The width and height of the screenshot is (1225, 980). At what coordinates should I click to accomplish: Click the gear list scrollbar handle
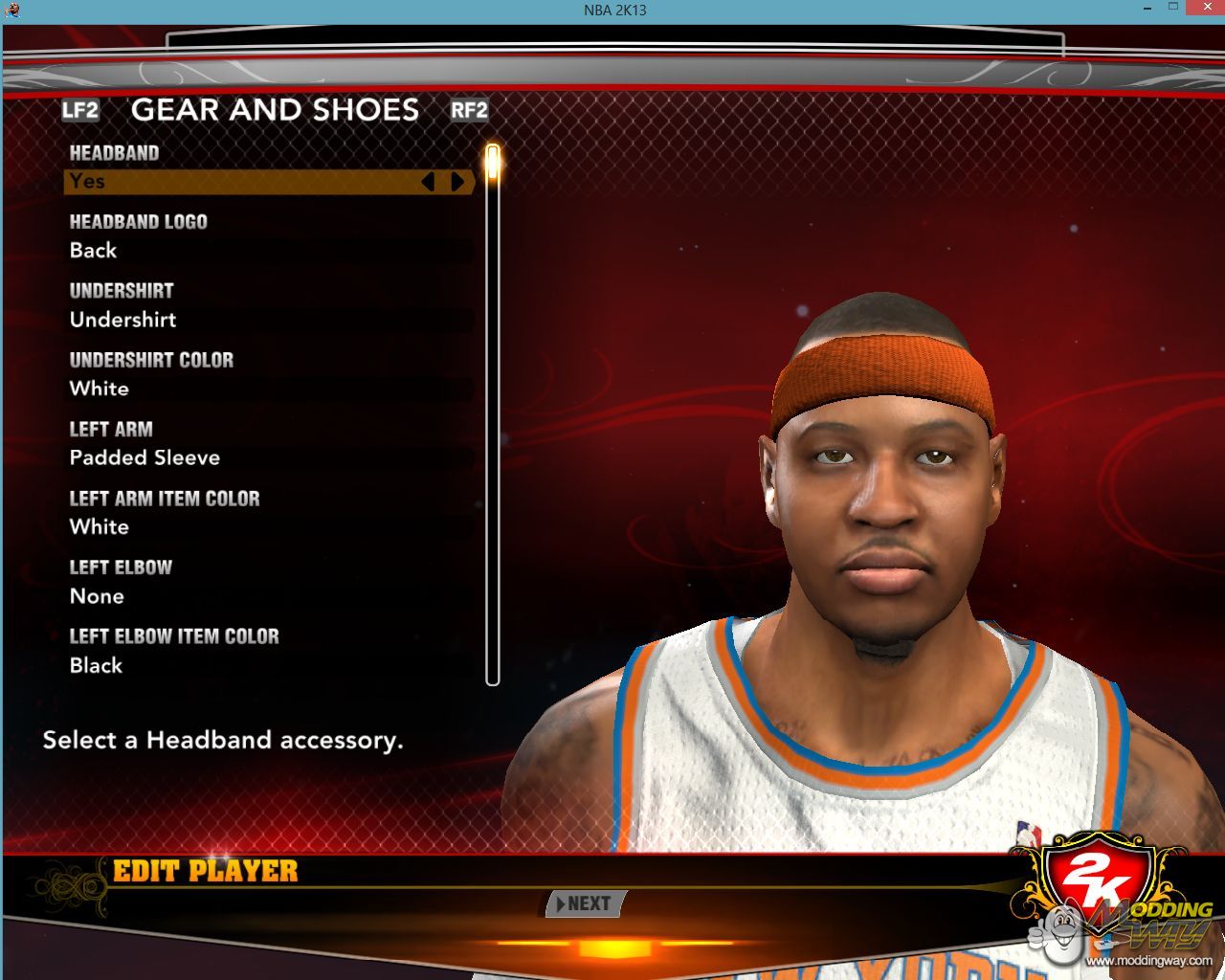[493, 161]
